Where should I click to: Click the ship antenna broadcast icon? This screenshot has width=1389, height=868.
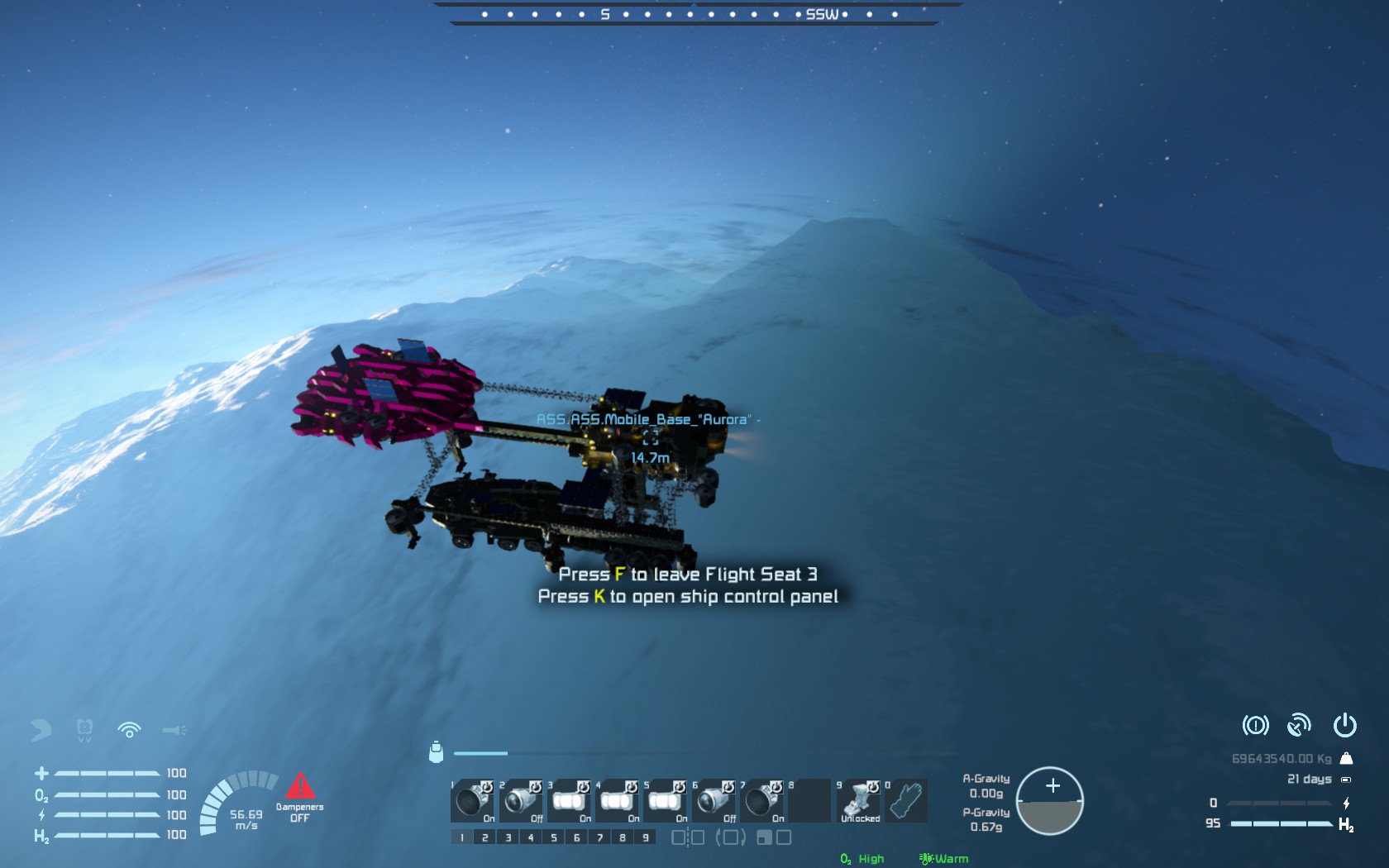point(1299,726)
